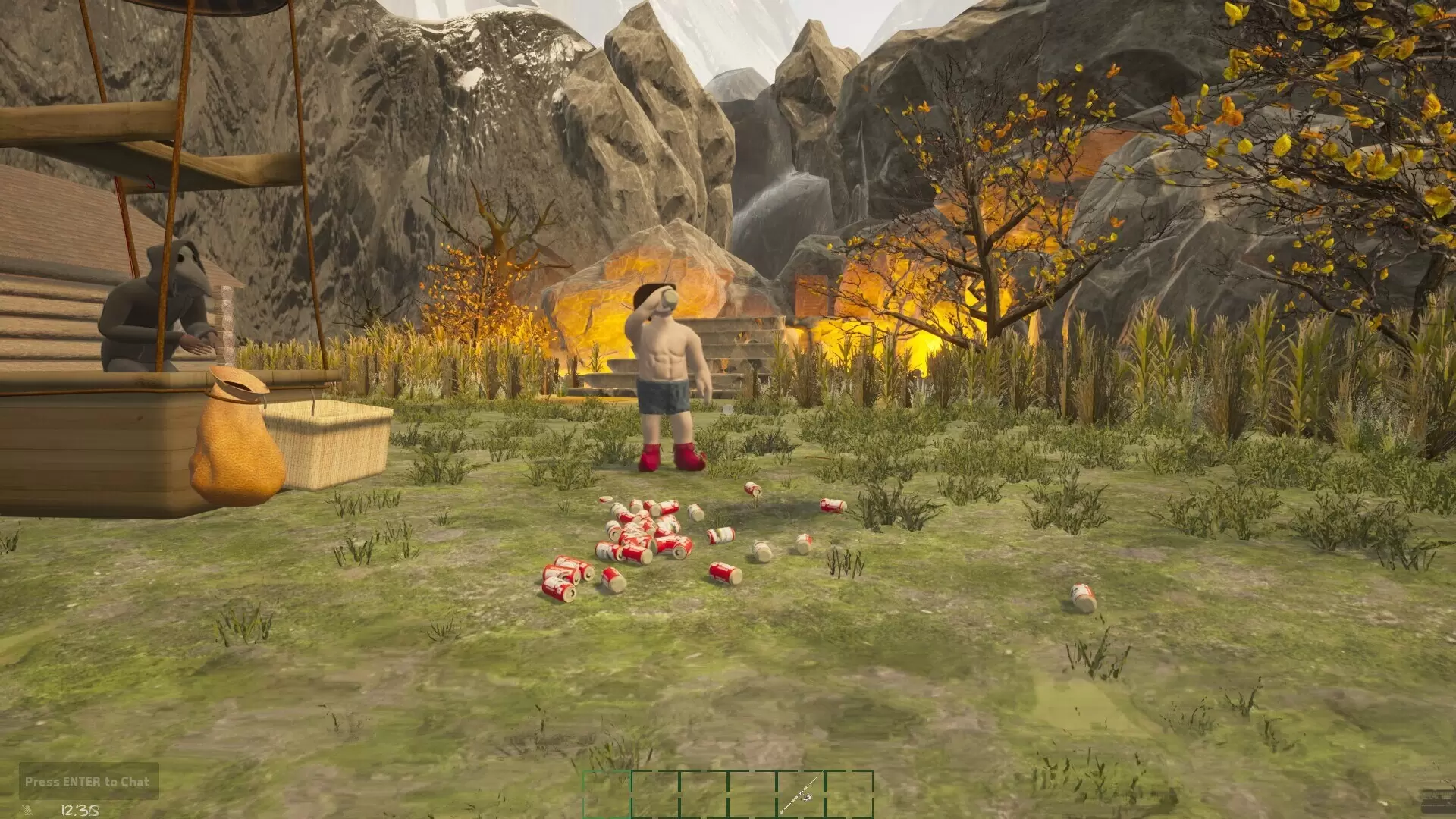This screenshot has width=1456, height=819.
Task: Toggle the muted microphone icon
Action: tap(28, 810)
